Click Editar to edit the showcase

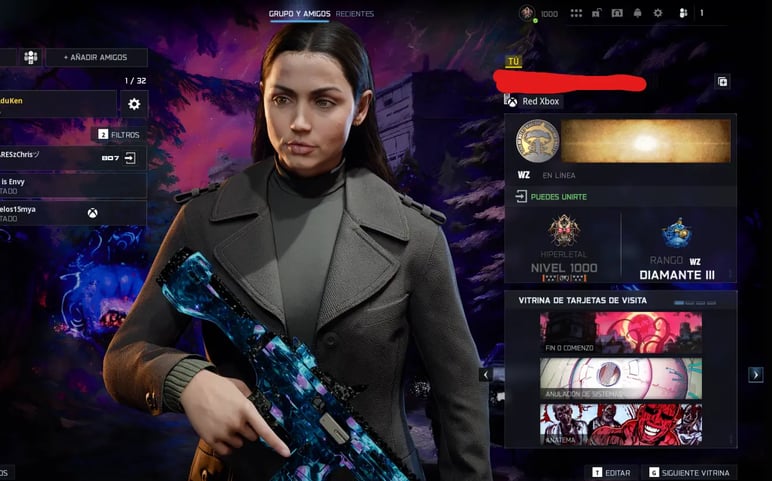[x=612, y=472]
